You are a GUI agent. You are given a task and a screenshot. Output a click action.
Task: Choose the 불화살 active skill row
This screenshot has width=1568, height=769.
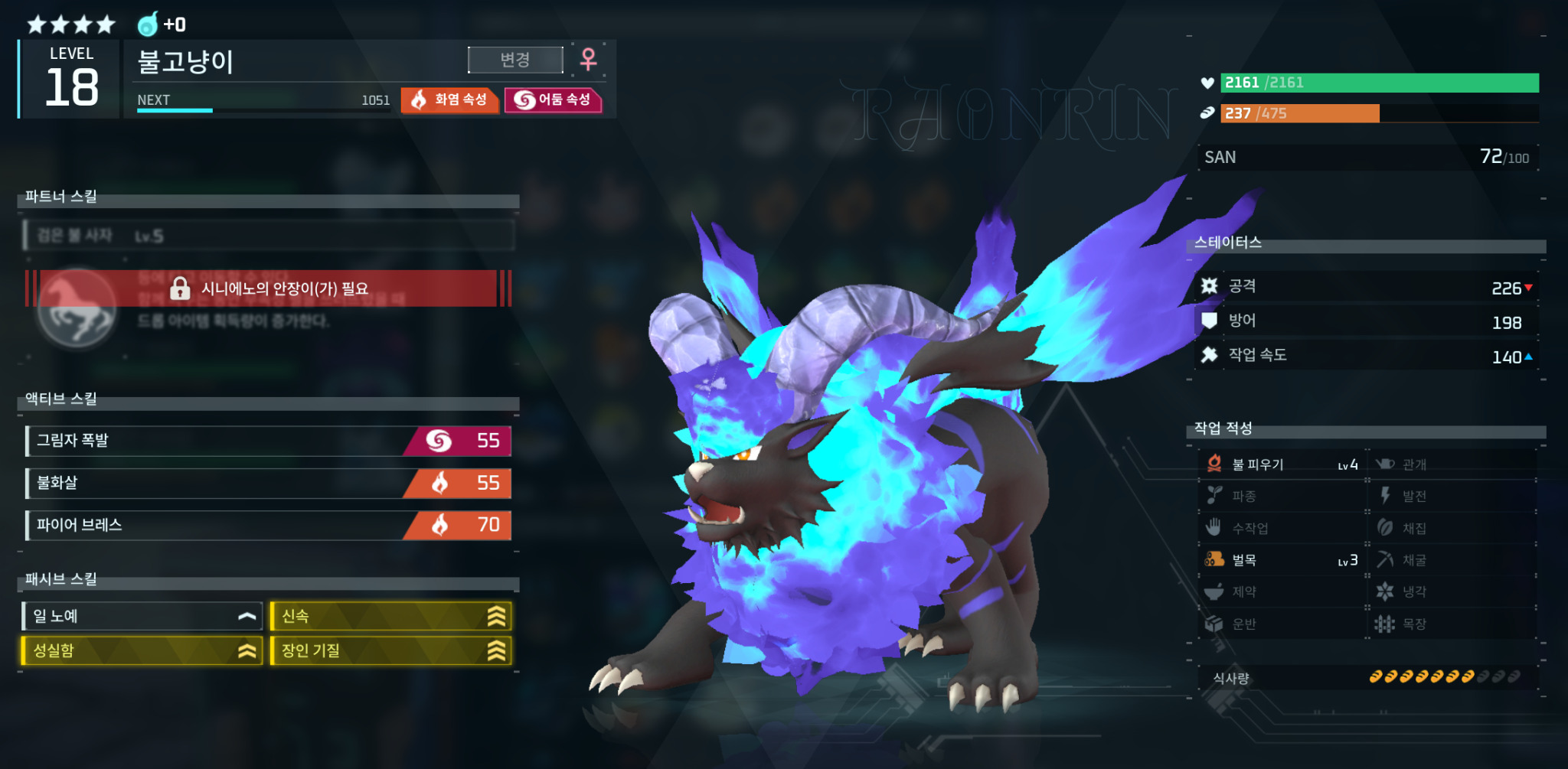(268, 483)
